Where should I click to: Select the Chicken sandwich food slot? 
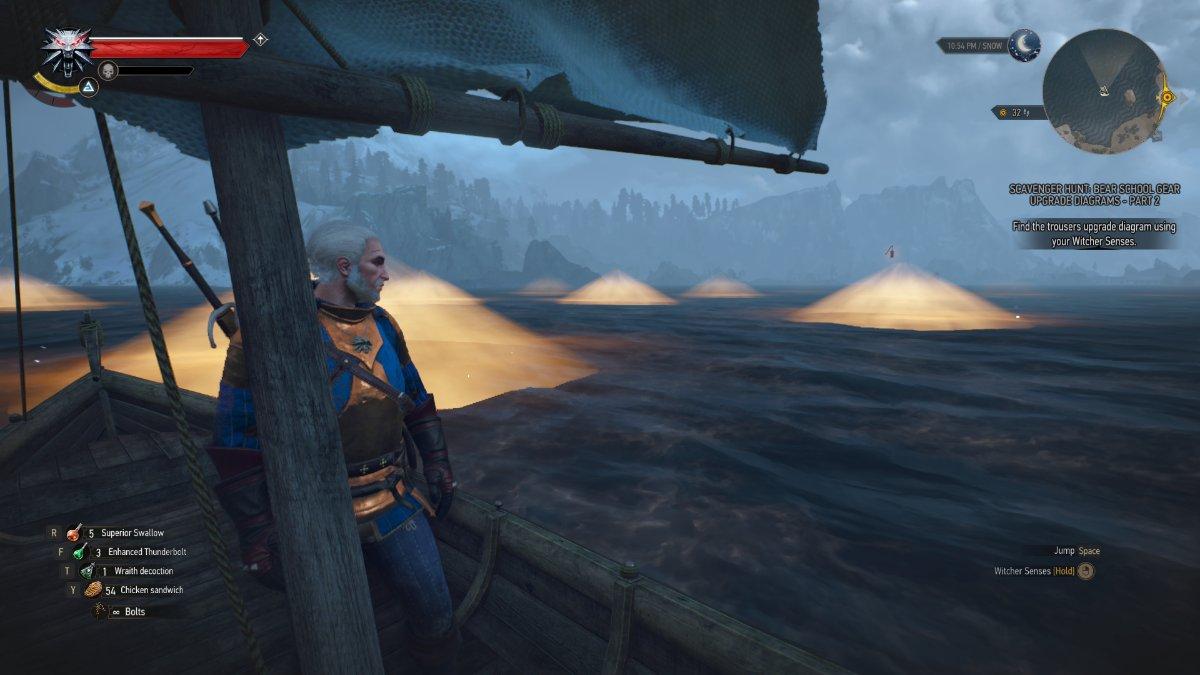[94, 590]
